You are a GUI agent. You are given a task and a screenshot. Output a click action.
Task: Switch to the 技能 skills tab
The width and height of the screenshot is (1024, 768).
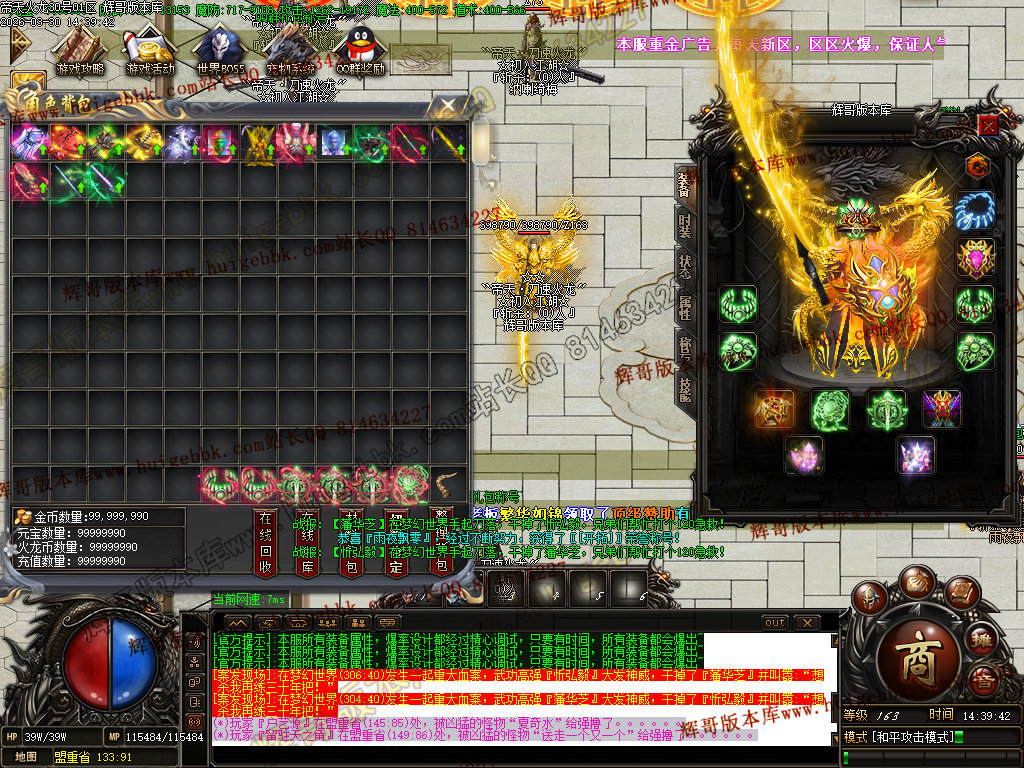(685, 389)
